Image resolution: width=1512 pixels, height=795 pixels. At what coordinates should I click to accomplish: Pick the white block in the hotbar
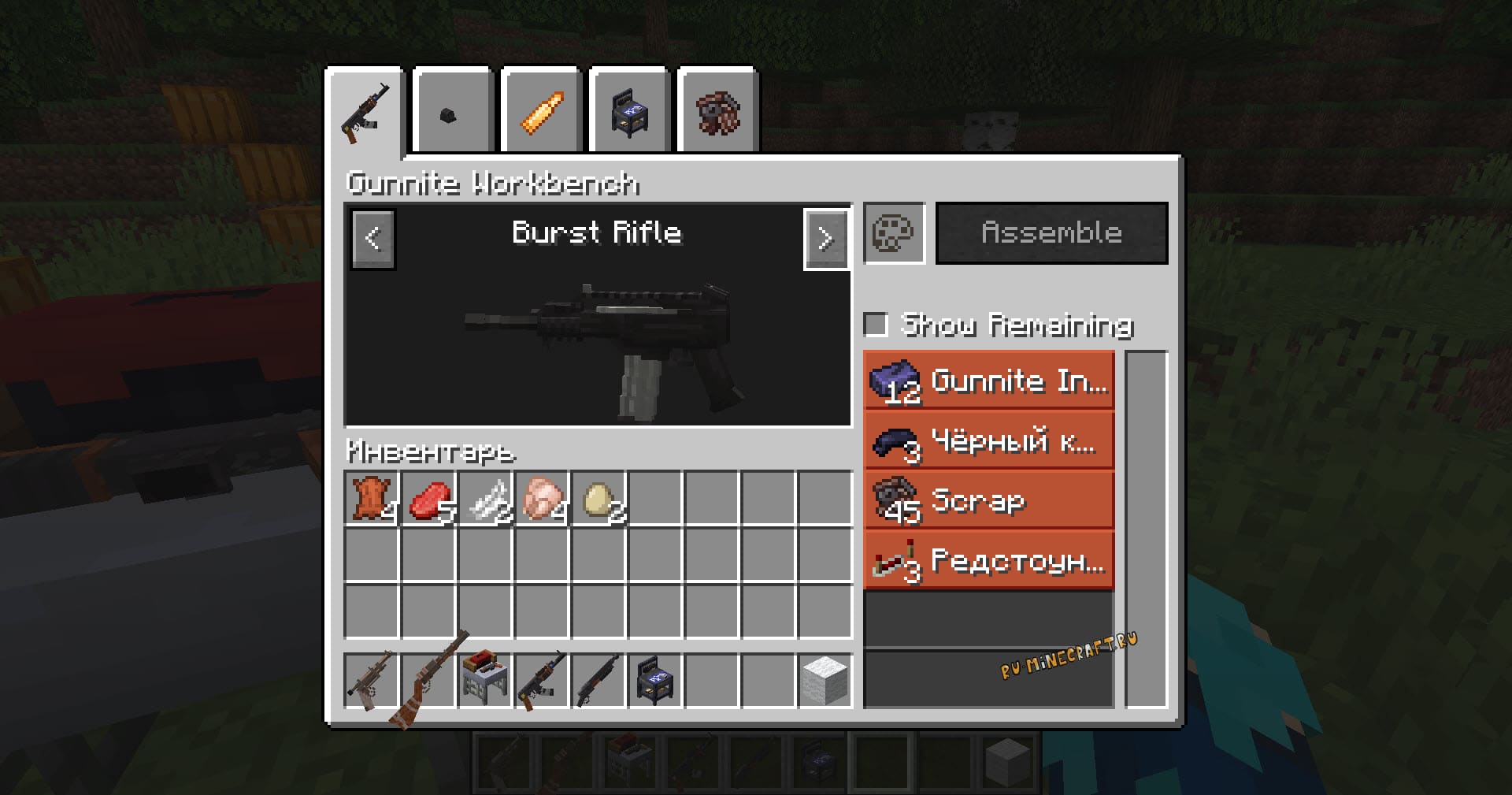click(825, 680)
